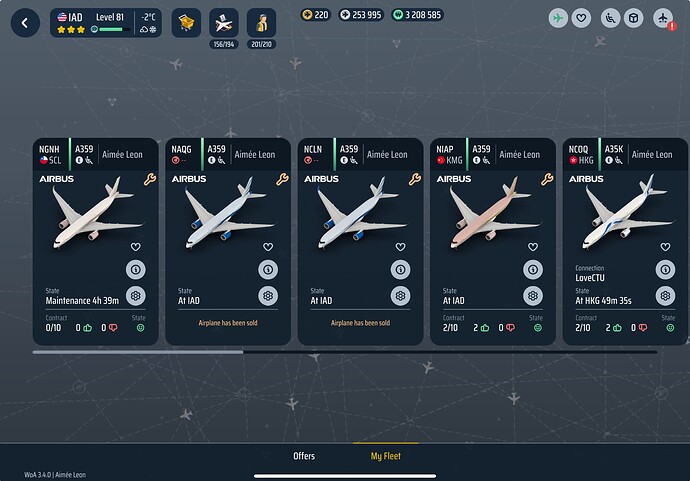Open the yellow luggage cart menu
Image resolution: width=690 pixels, height=481 pixels.
click(185, 21)
